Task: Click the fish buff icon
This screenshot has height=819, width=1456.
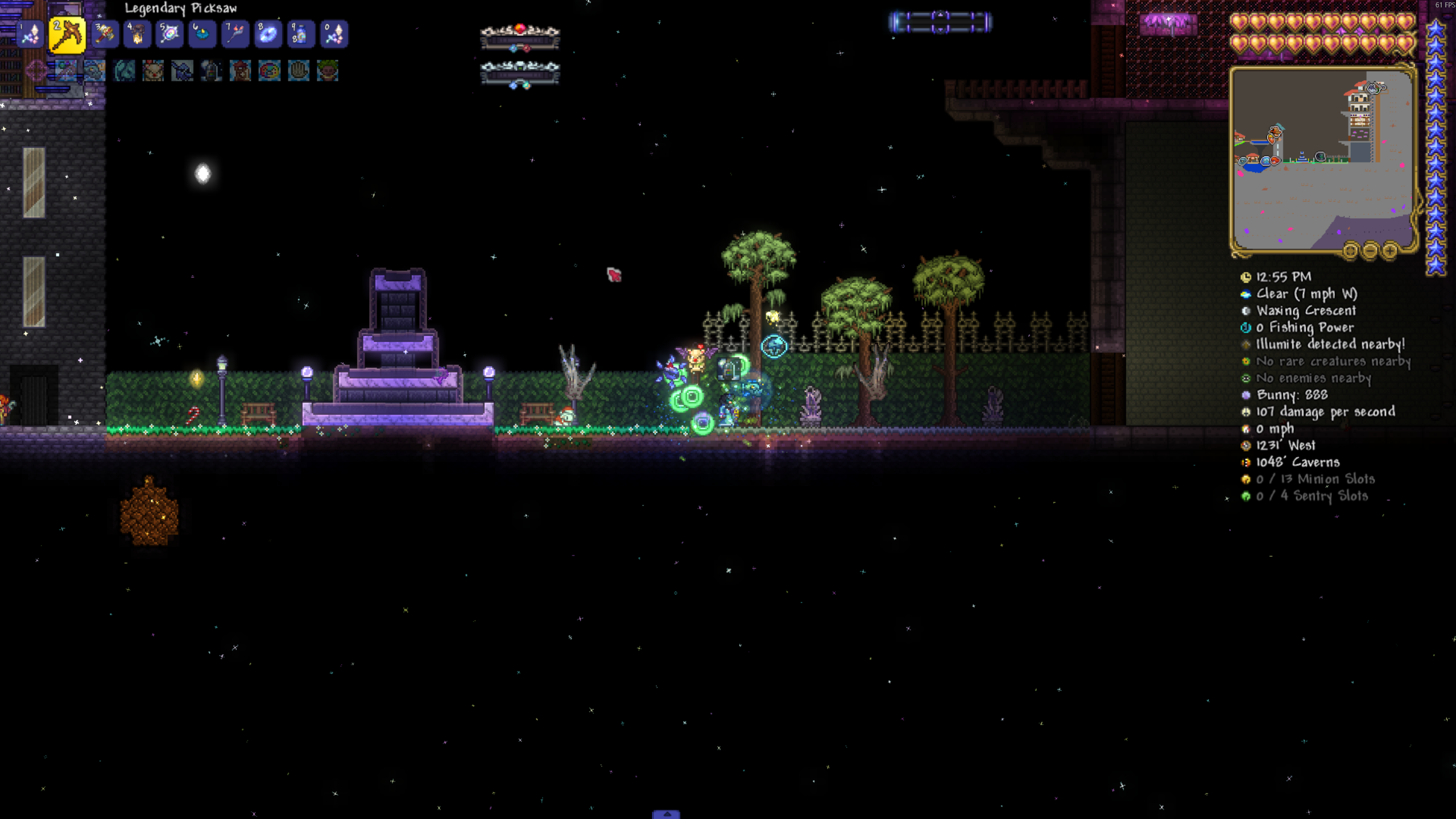Action: (x=94, y=71)
